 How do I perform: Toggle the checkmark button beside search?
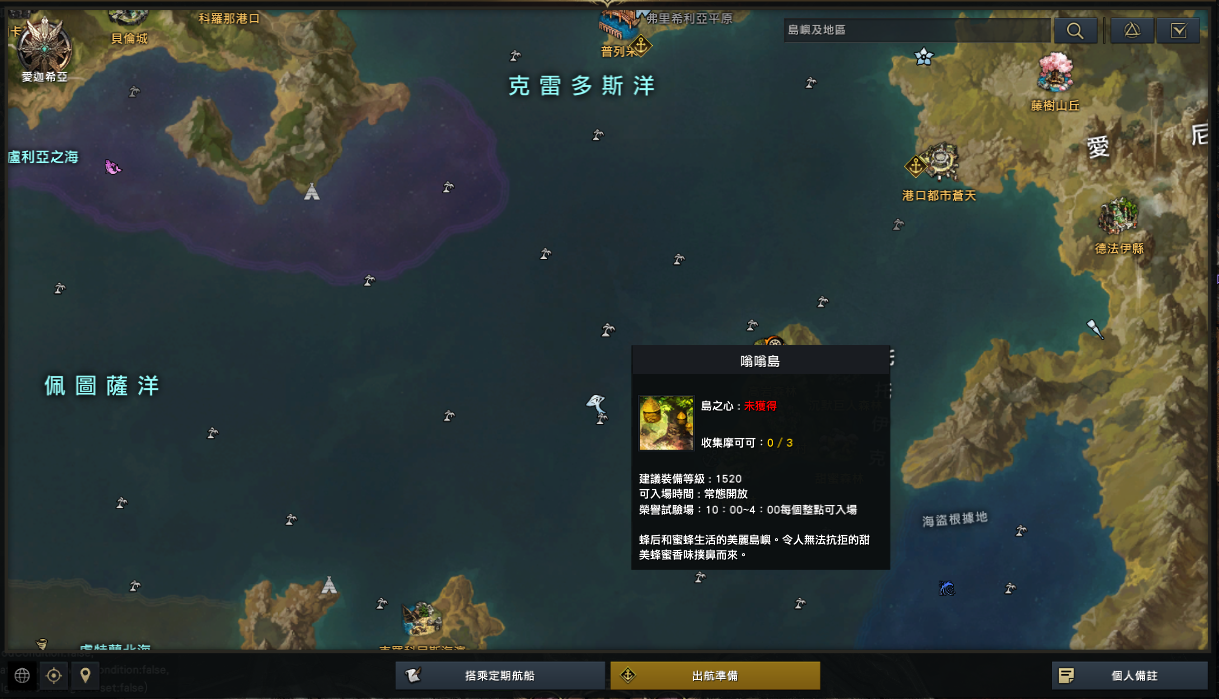1178,31
